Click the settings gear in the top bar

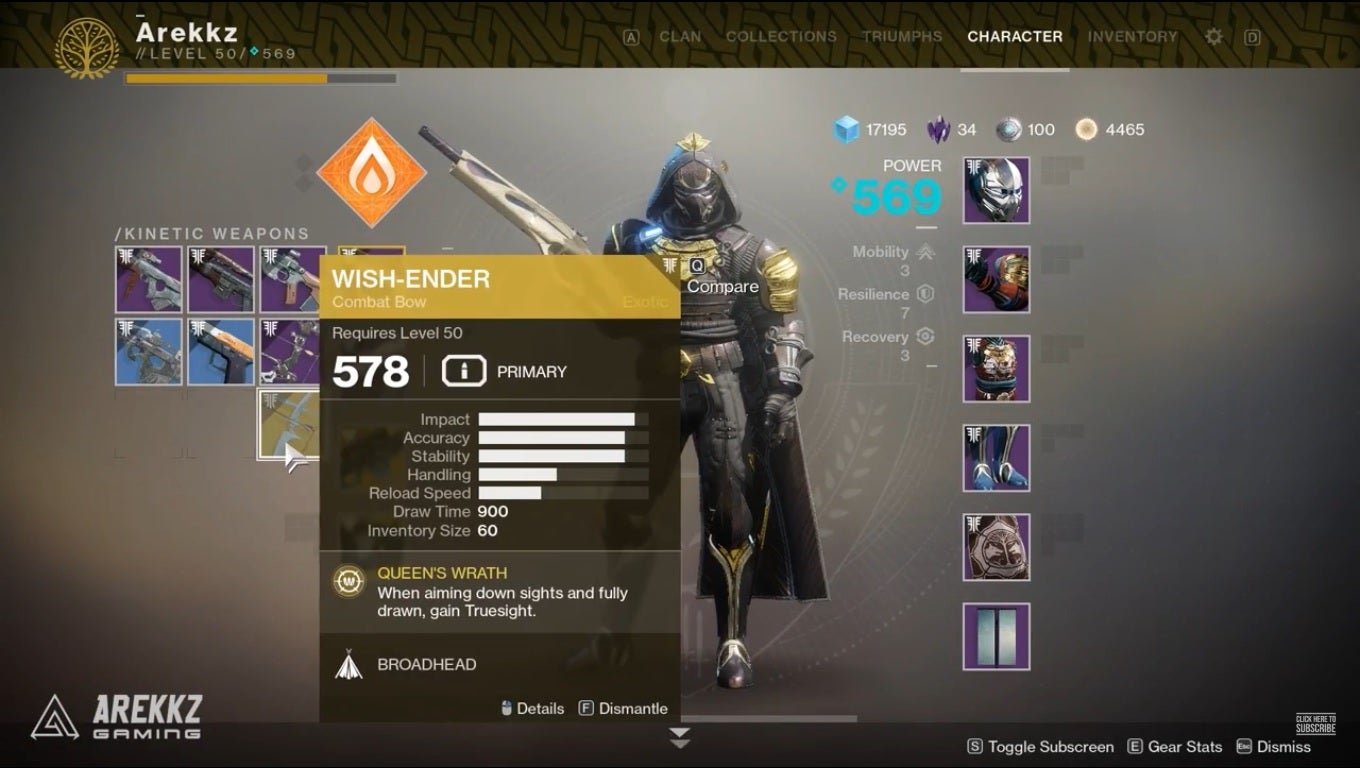[x=1212, y=36]
